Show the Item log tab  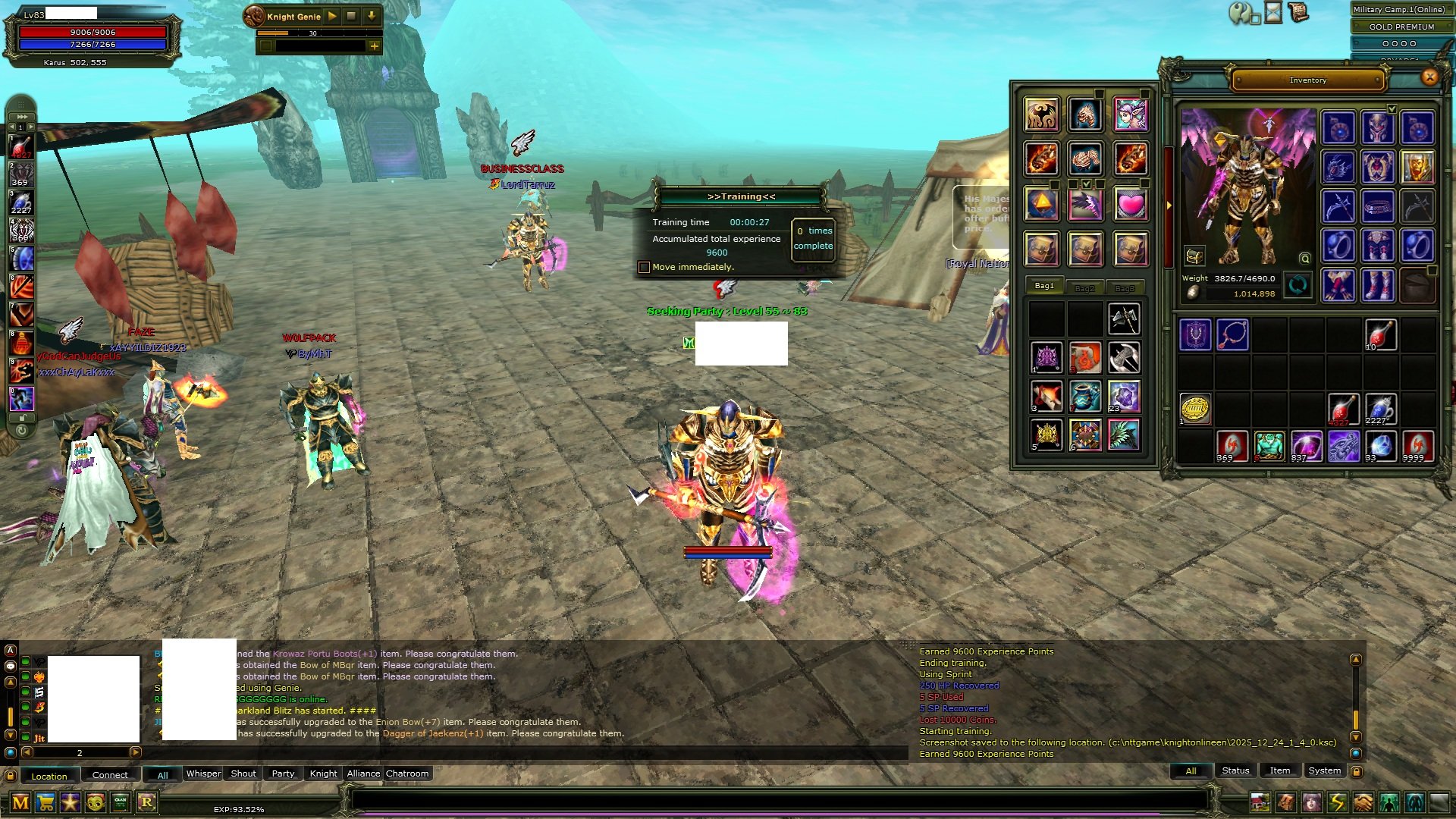(1279, 770)
